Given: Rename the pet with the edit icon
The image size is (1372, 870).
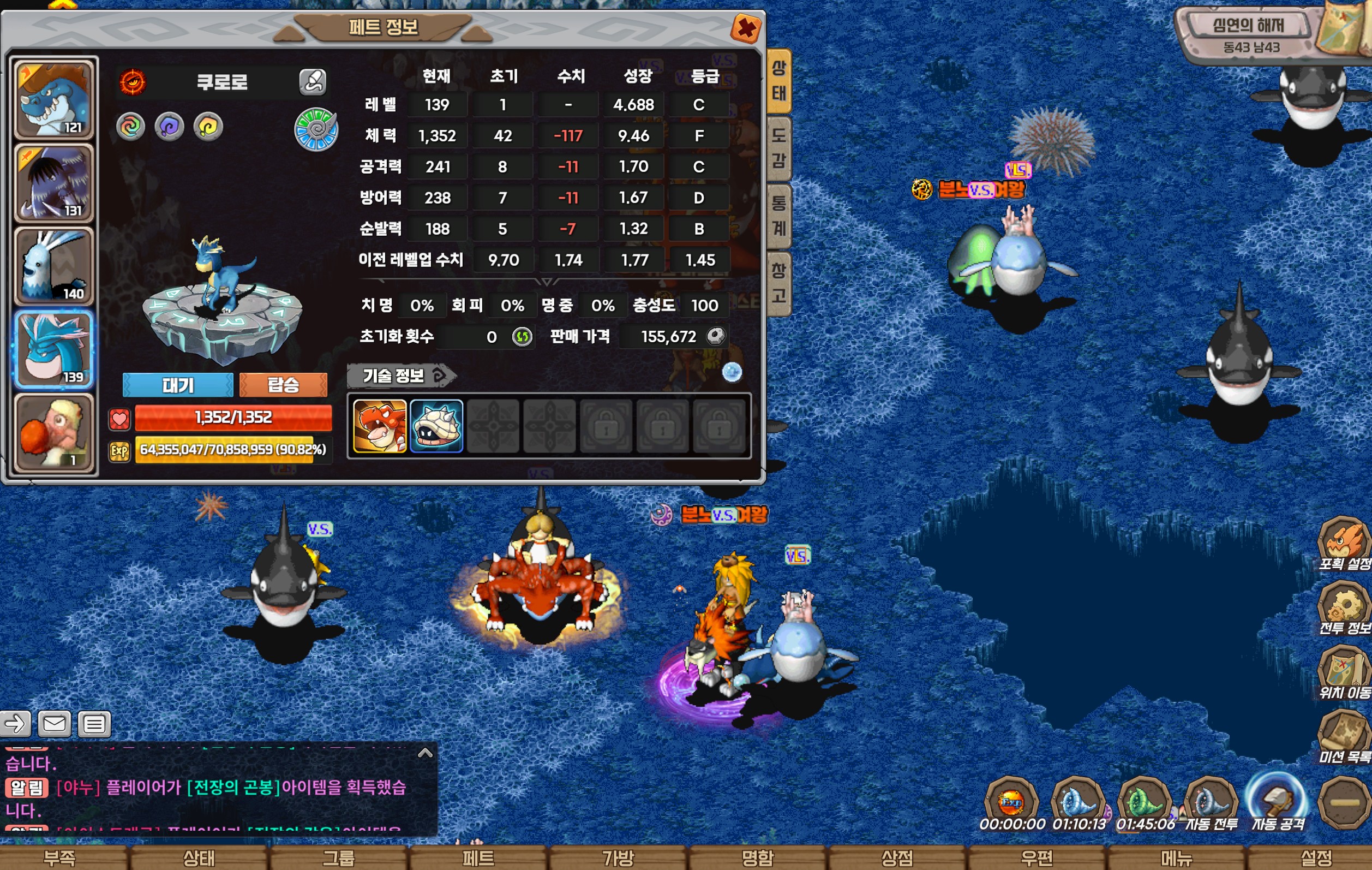Looking at the screenshot, I should (313, 81).
